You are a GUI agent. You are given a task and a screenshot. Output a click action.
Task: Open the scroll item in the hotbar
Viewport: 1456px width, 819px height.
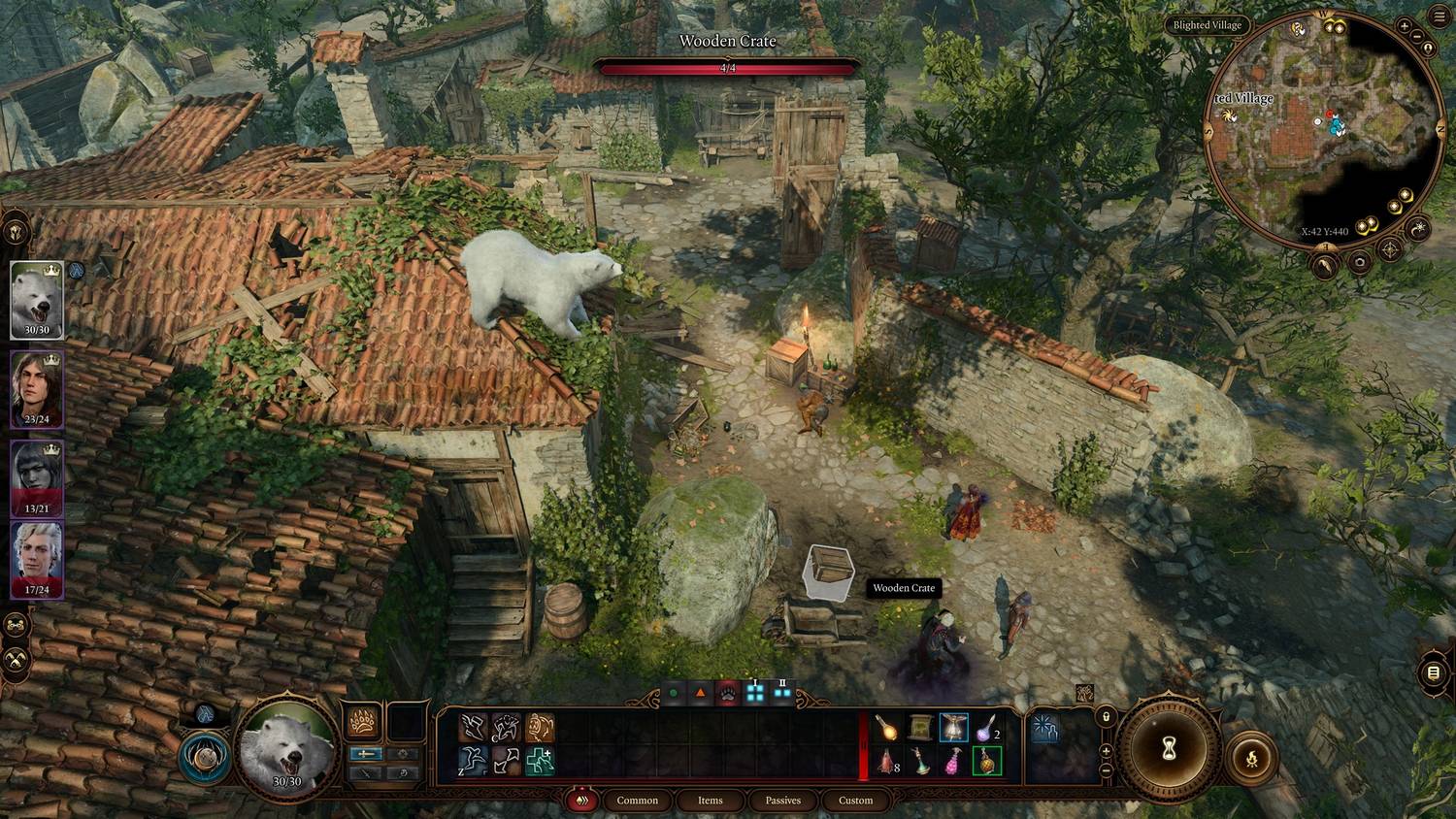point(920,728)
